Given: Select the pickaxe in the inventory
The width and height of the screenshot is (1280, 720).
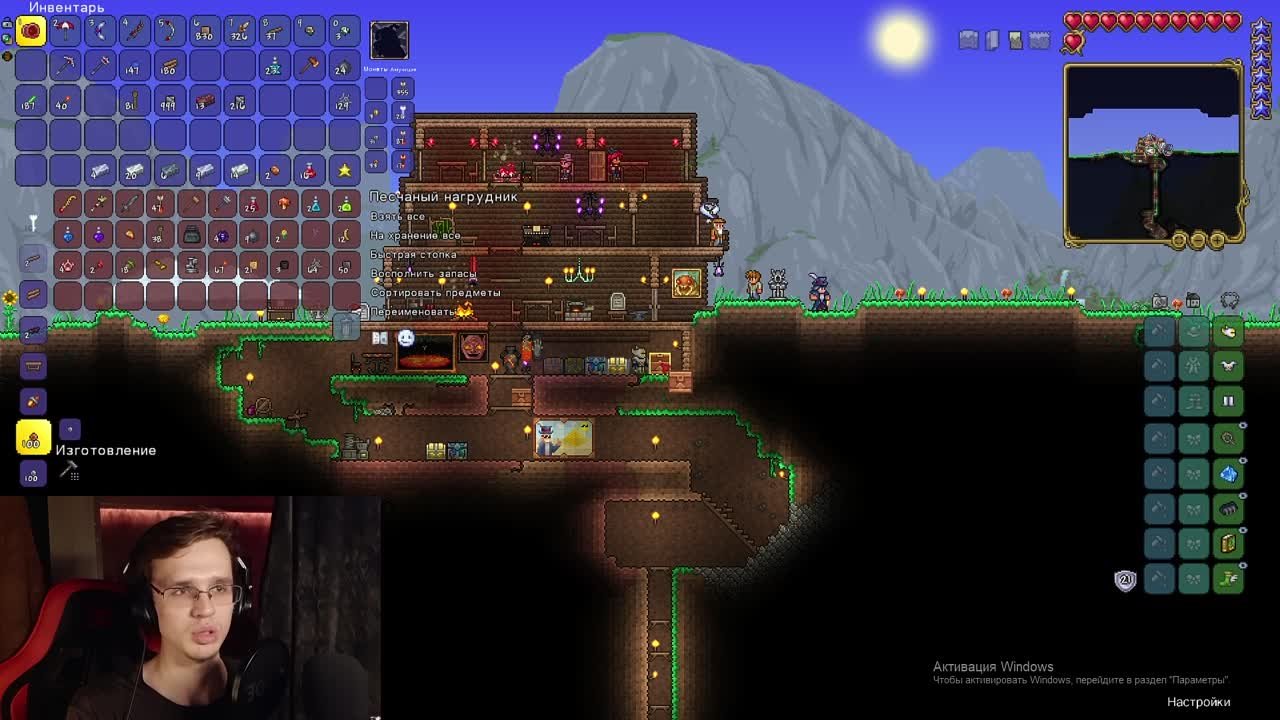Looking at the screenshot, I should coord(65,66).
